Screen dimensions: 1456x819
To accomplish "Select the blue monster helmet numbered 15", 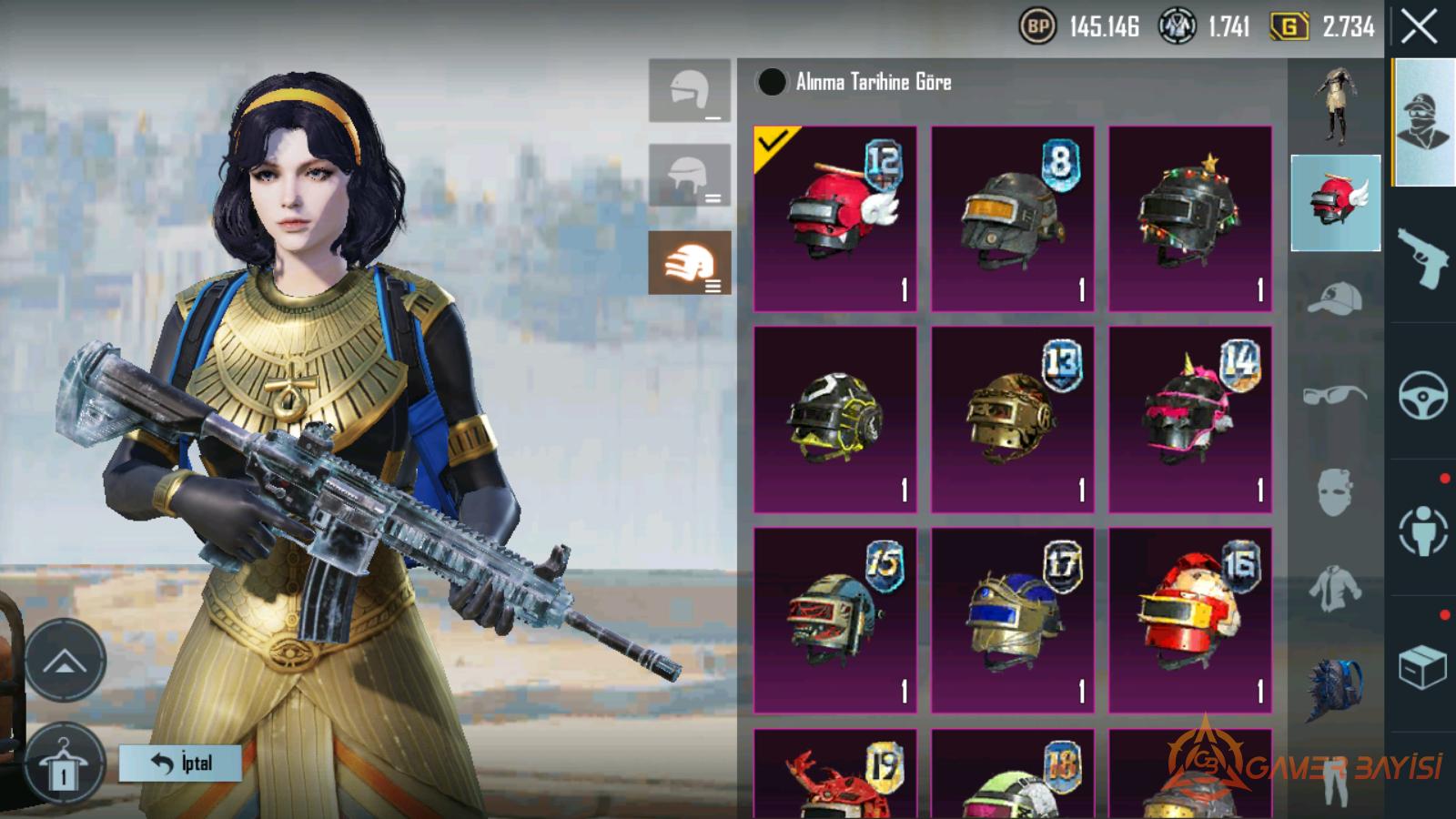I will 834,620.
